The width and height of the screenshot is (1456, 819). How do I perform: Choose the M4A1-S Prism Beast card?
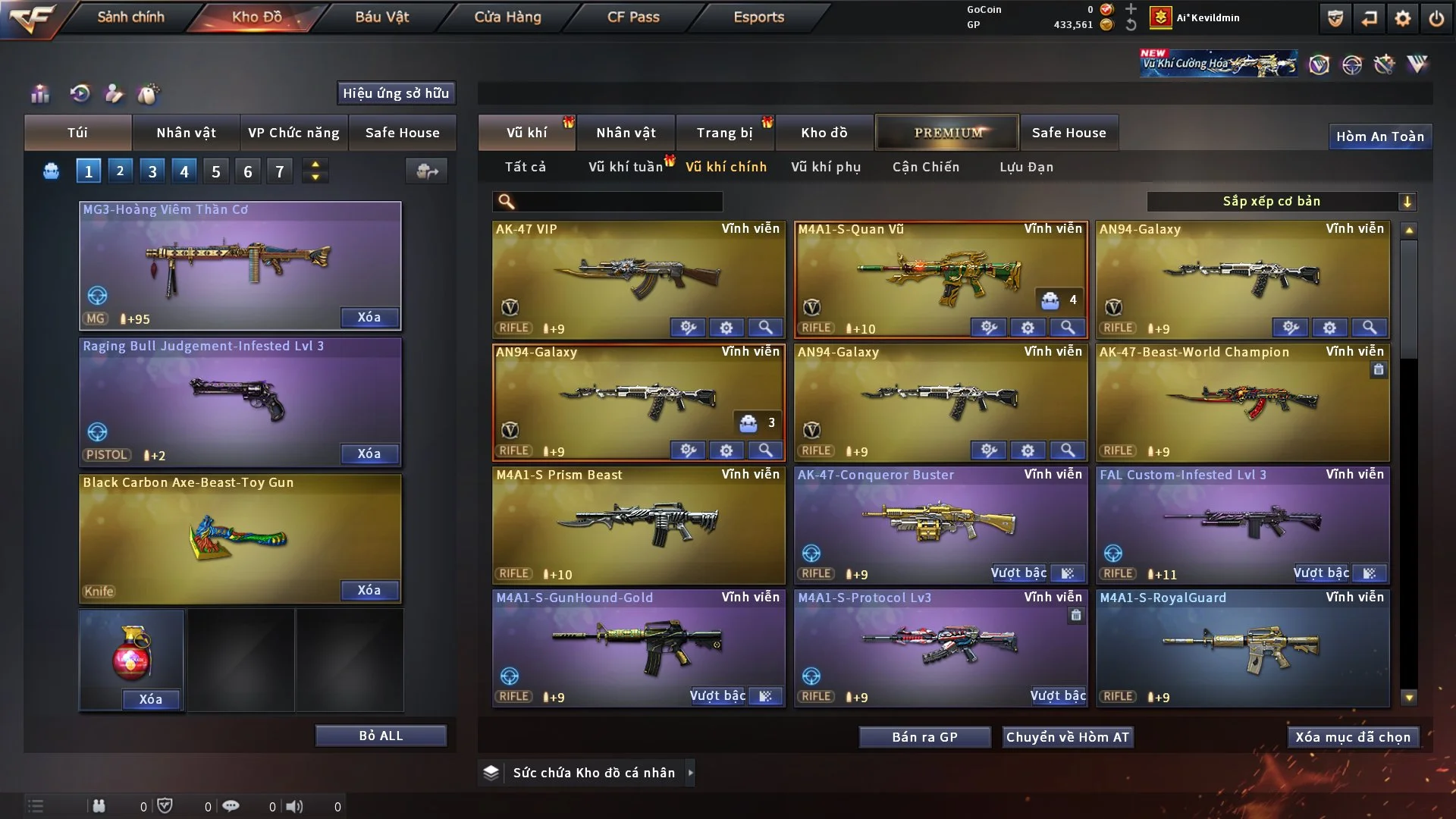(639, 523)
